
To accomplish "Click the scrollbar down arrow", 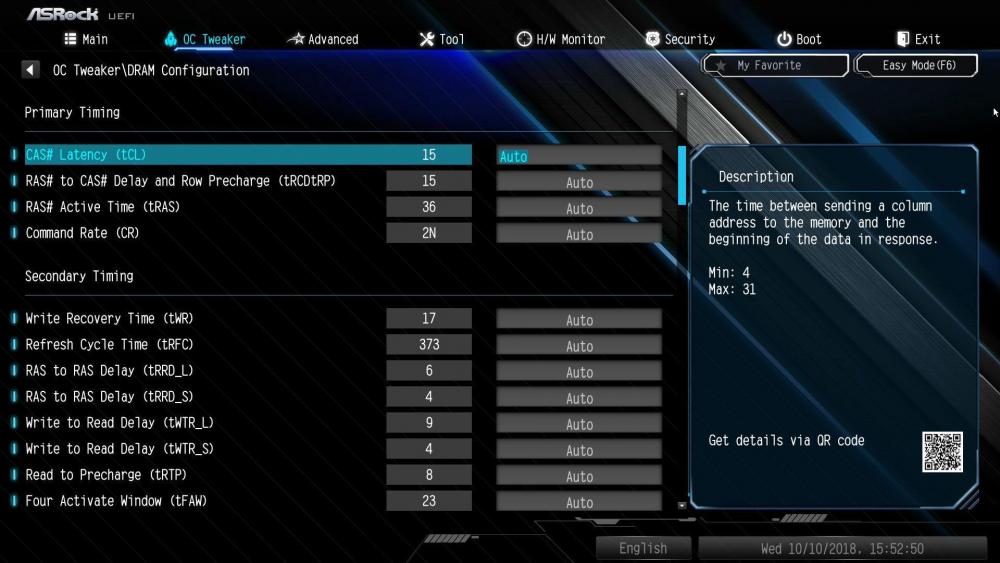I will pos(682,505).
